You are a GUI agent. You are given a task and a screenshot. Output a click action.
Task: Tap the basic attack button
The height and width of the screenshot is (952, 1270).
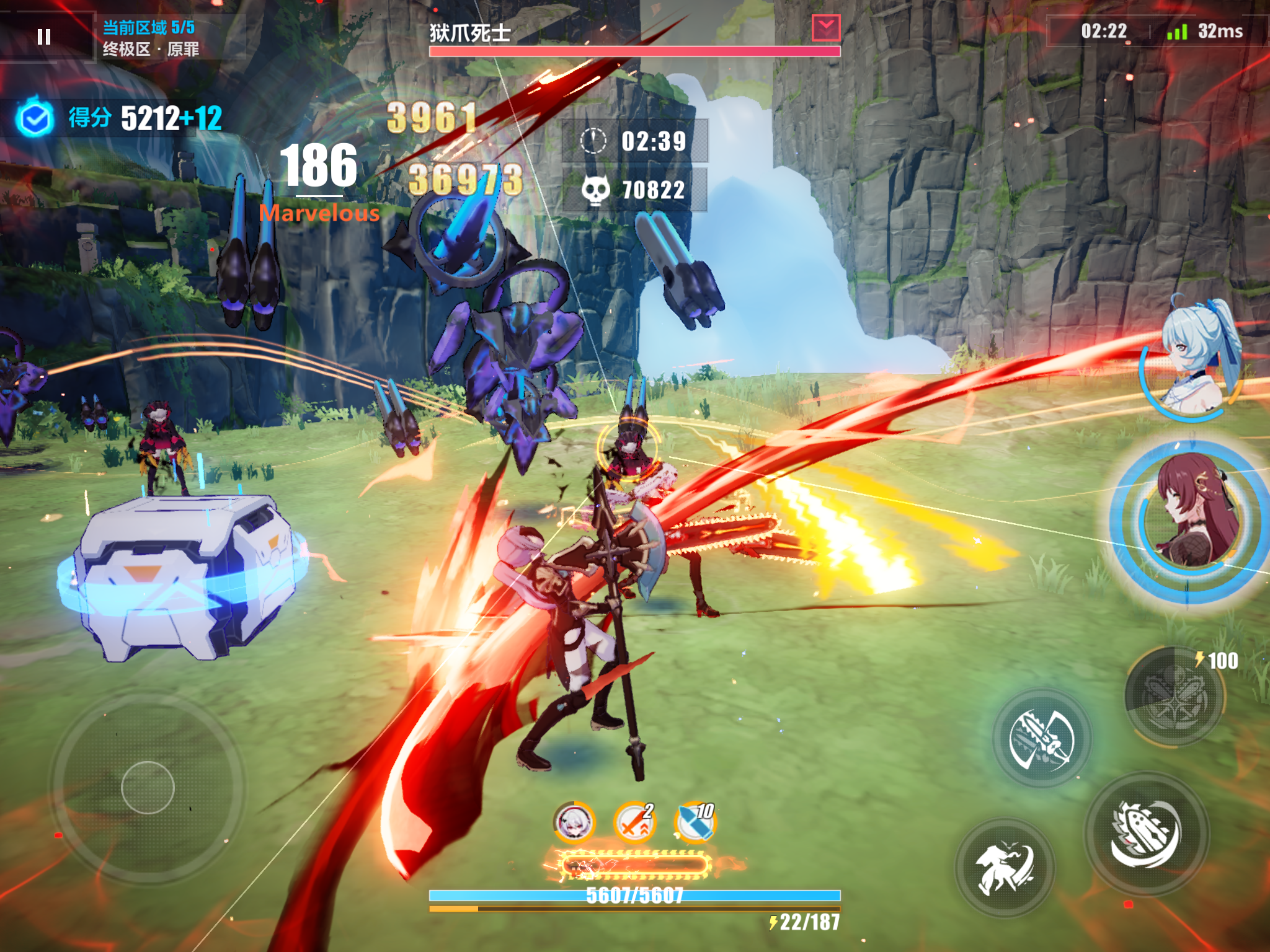tap(1146, 834)
